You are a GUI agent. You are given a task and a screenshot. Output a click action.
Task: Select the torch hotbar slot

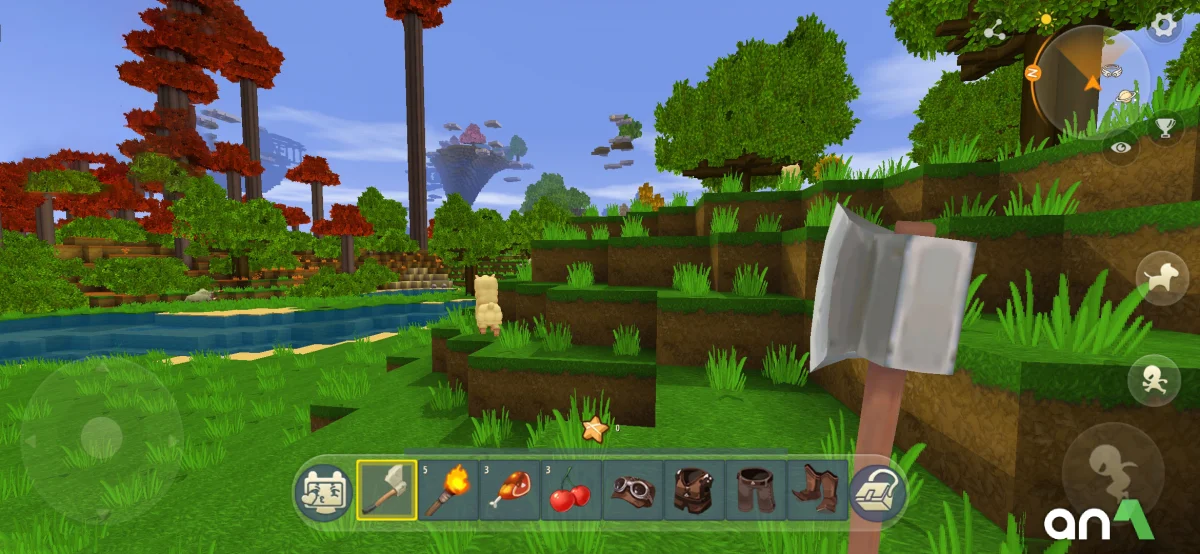(449, 490)
